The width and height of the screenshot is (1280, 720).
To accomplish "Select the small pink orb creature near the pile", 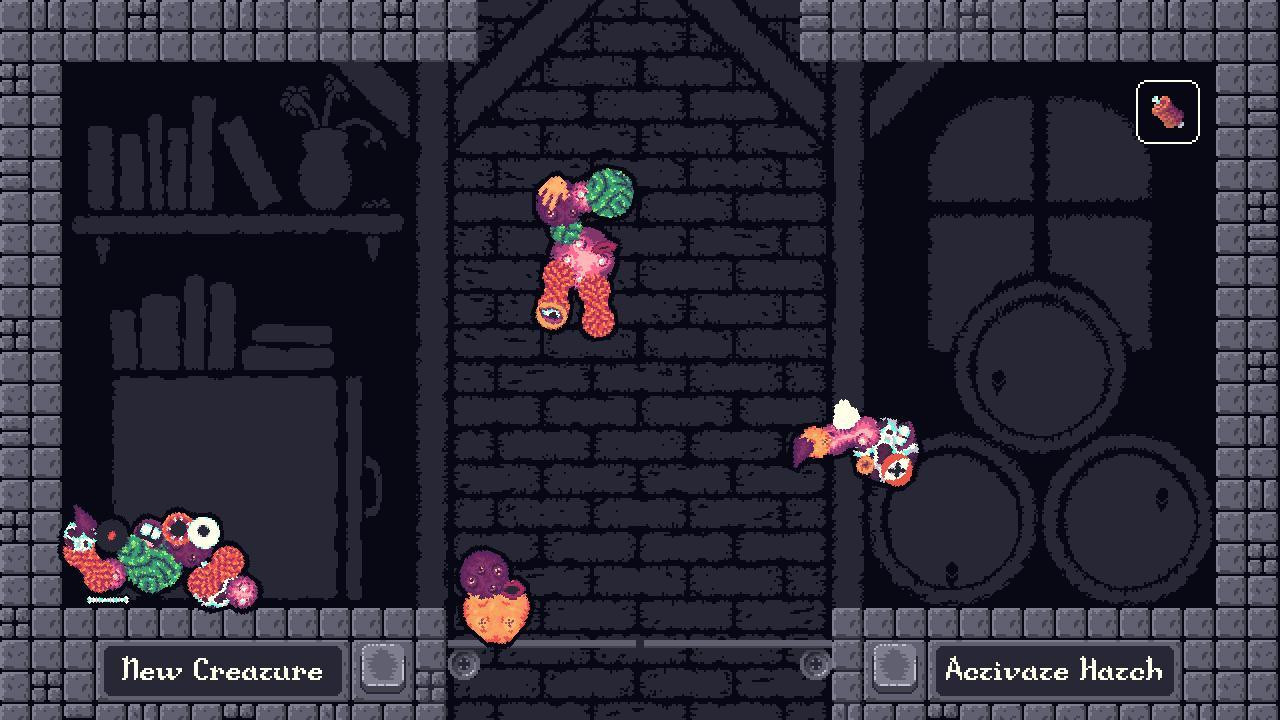I will point(240,592).
